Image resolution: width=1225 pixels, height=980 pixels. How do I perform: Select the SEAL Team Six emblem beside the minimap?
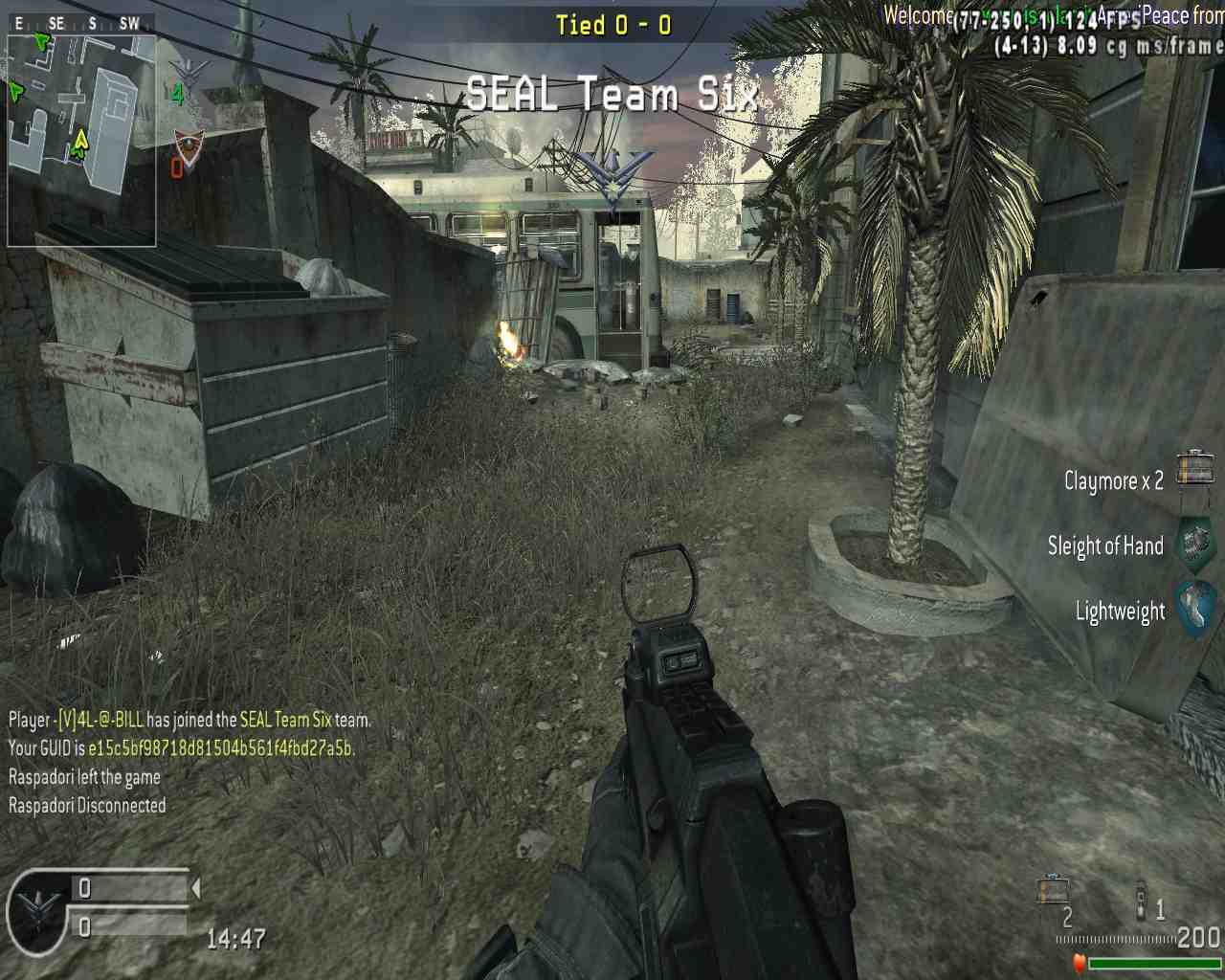(x=188, y=72)
